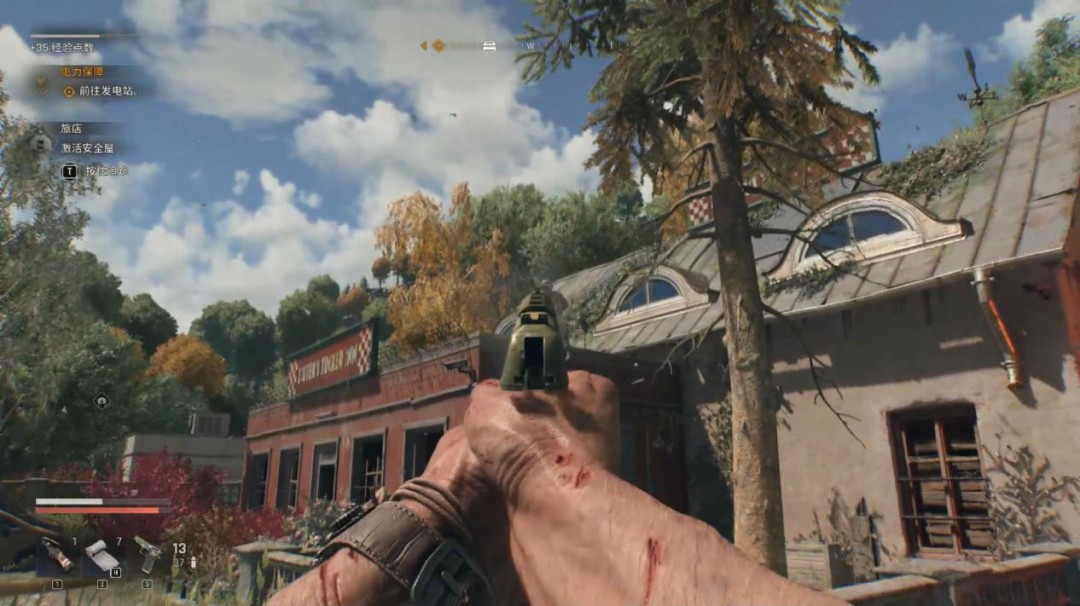The width and height of the screenshot is (1080, 606).
Task: Click the safehouse bed icon on compass
Action: [x=489, y=46]
